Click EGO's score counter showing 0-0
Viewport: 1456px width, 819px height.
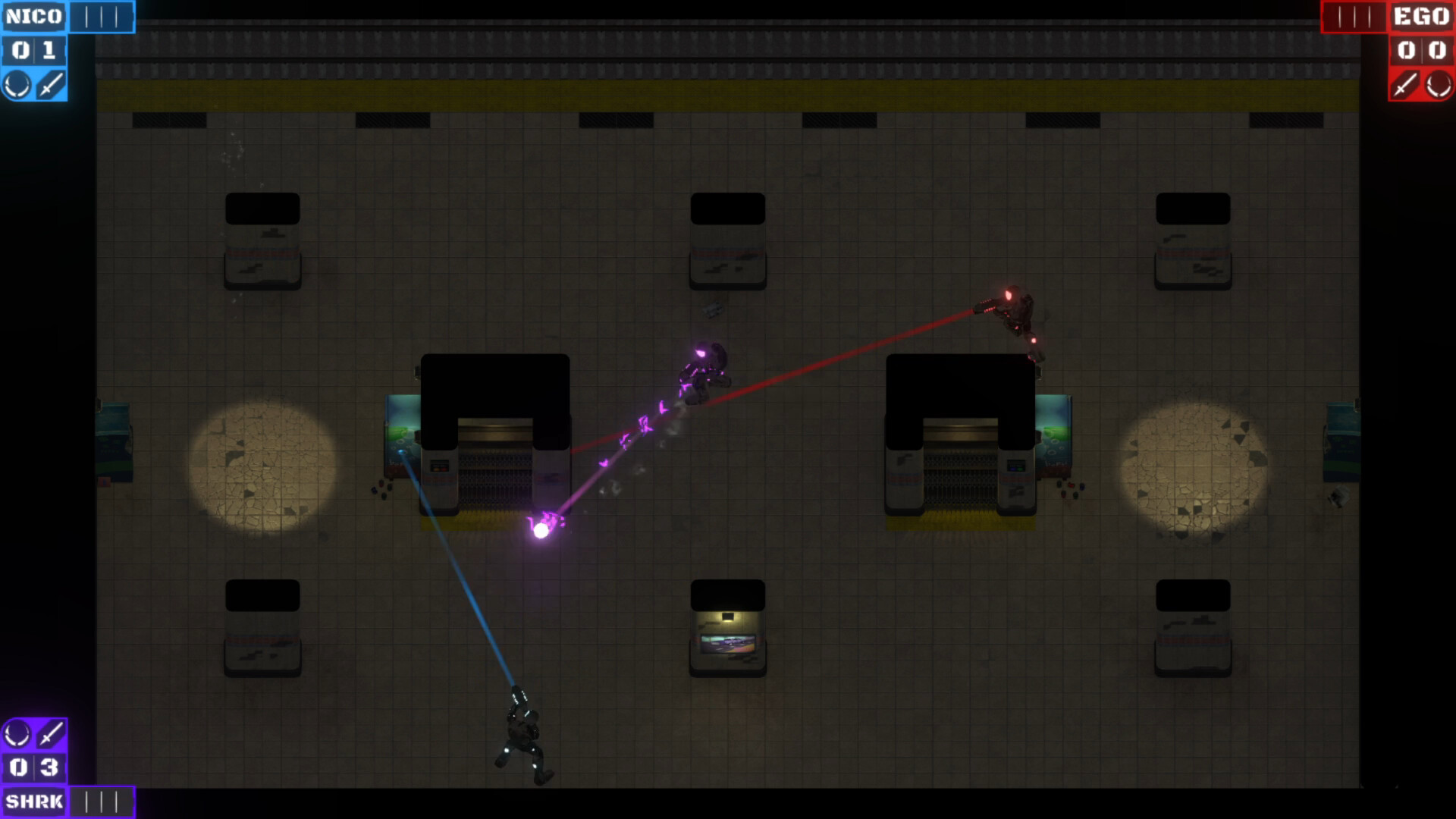pyautogui.click(x=1421, y=49)
